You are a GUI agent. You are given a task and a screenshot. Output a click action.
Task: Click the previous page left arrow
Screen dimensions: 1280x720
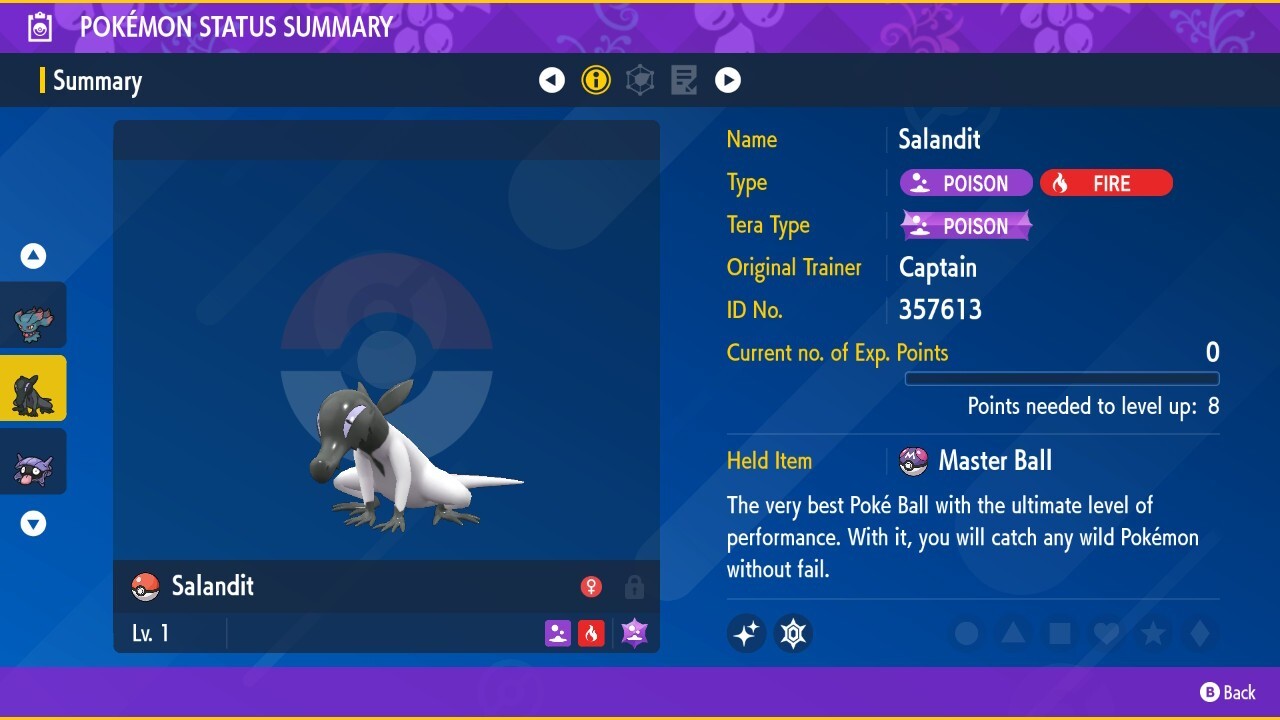[552, 80]
